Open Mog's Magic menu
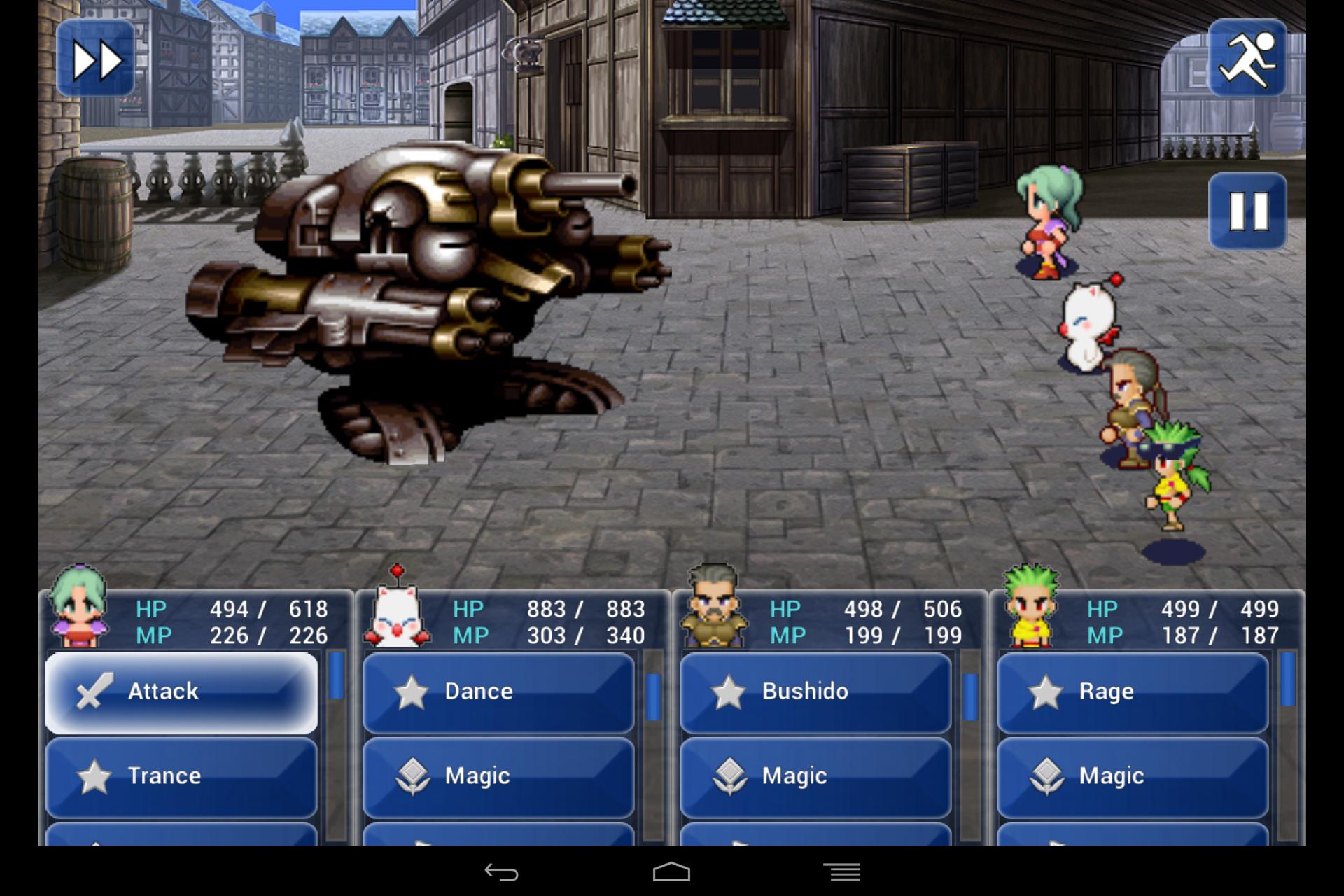The image size is (1344, 896). 498,776
